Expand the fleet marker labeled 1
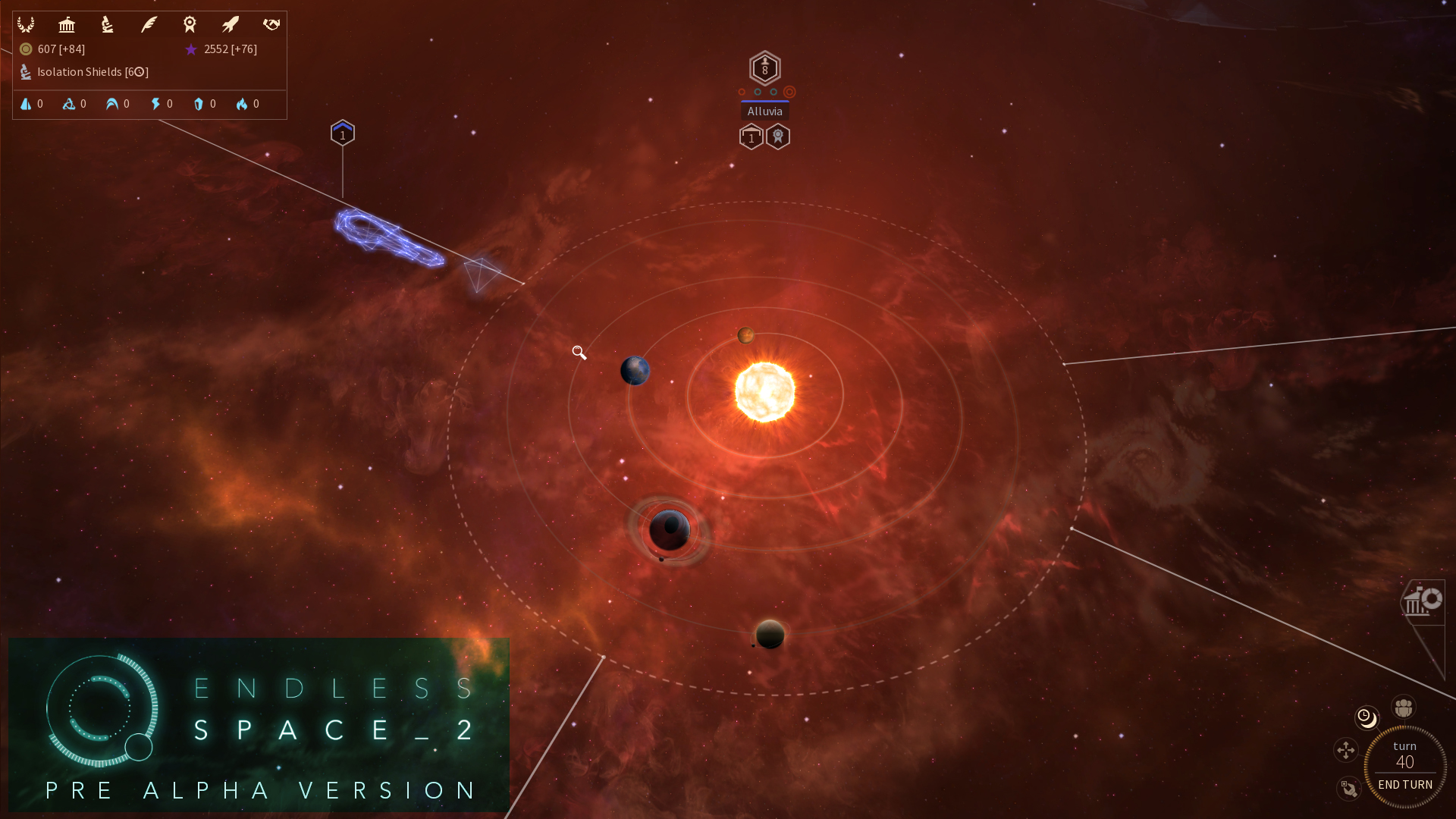The image size is (1456, 819). pos(343,132)
